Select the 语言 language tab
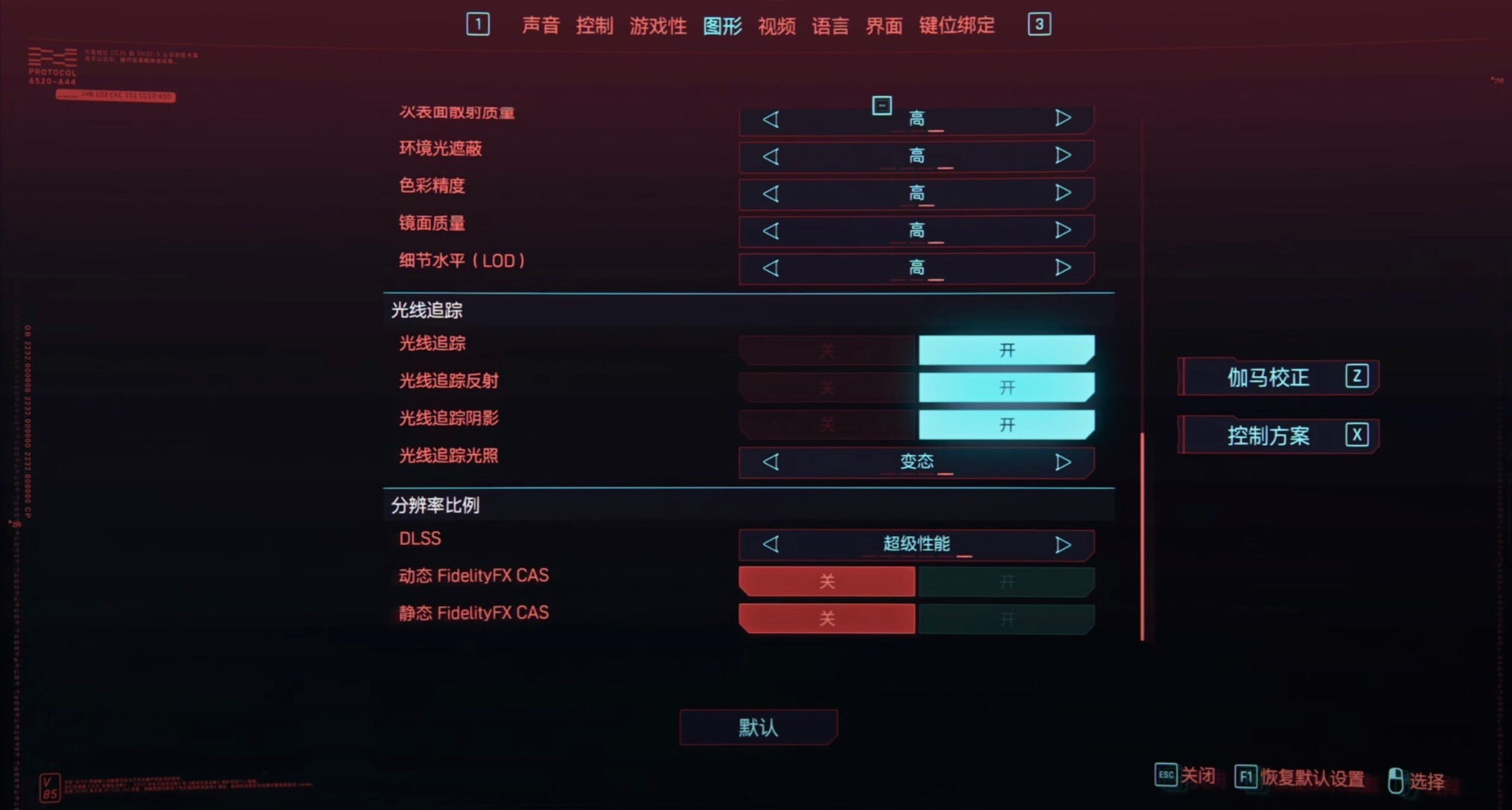The width and height of the screenshot is (1512, 810). 831,26
